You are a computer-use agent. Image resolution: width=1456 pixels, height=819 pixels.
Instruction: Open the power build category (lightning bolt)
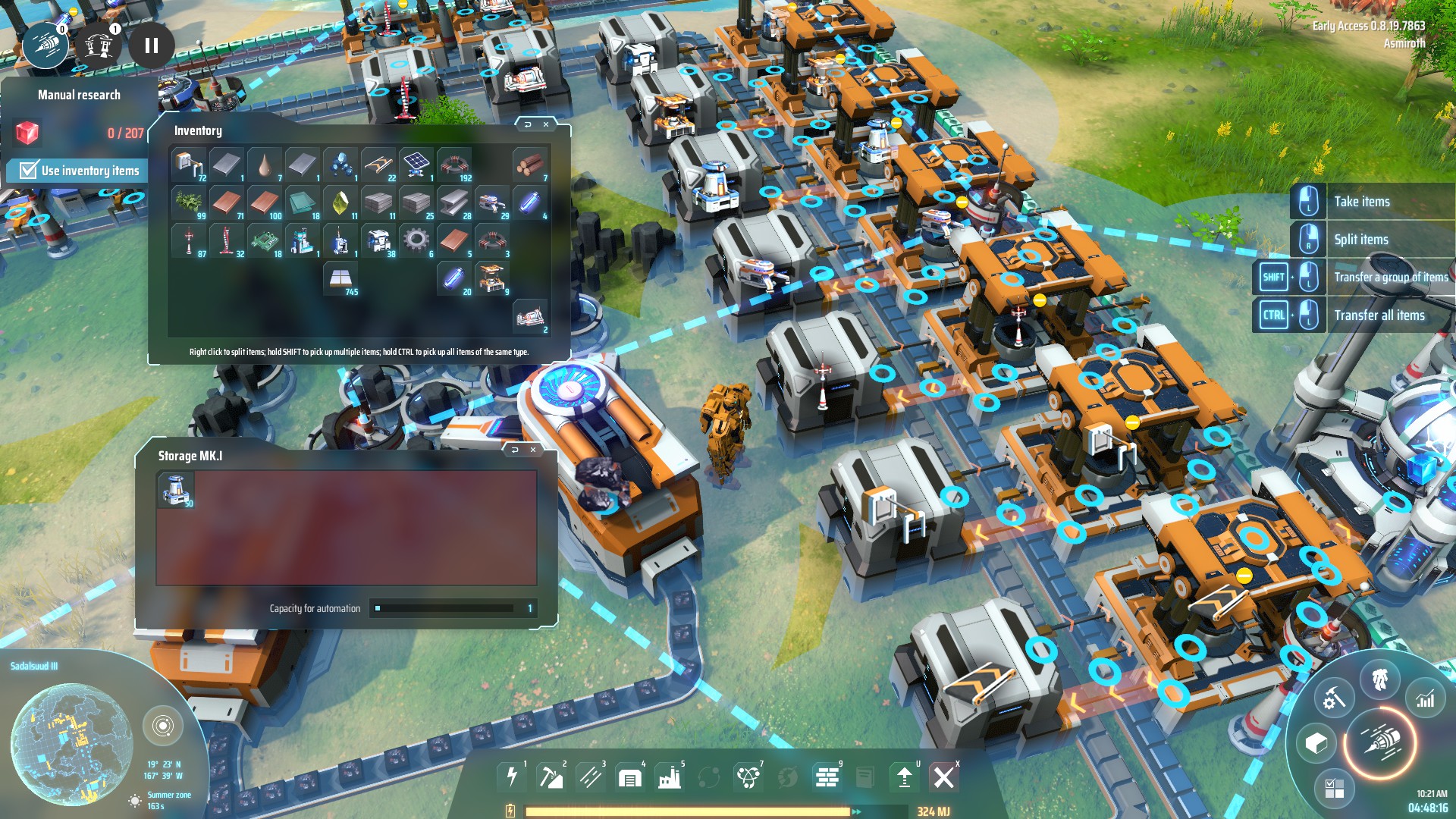point(512,777)
